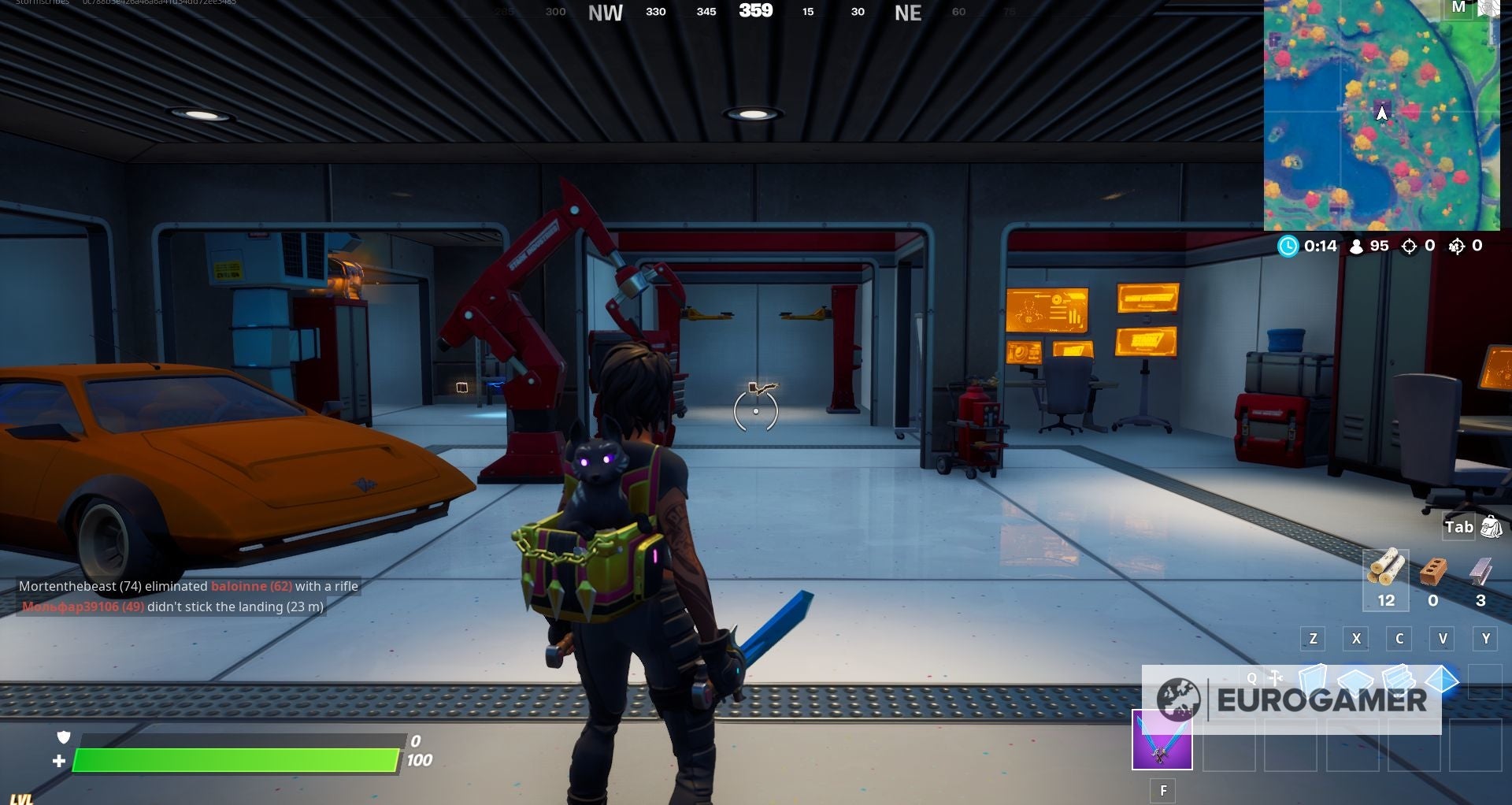Click the minimap in the corner
1512x805 pixels.
[x=1382, y=118]
